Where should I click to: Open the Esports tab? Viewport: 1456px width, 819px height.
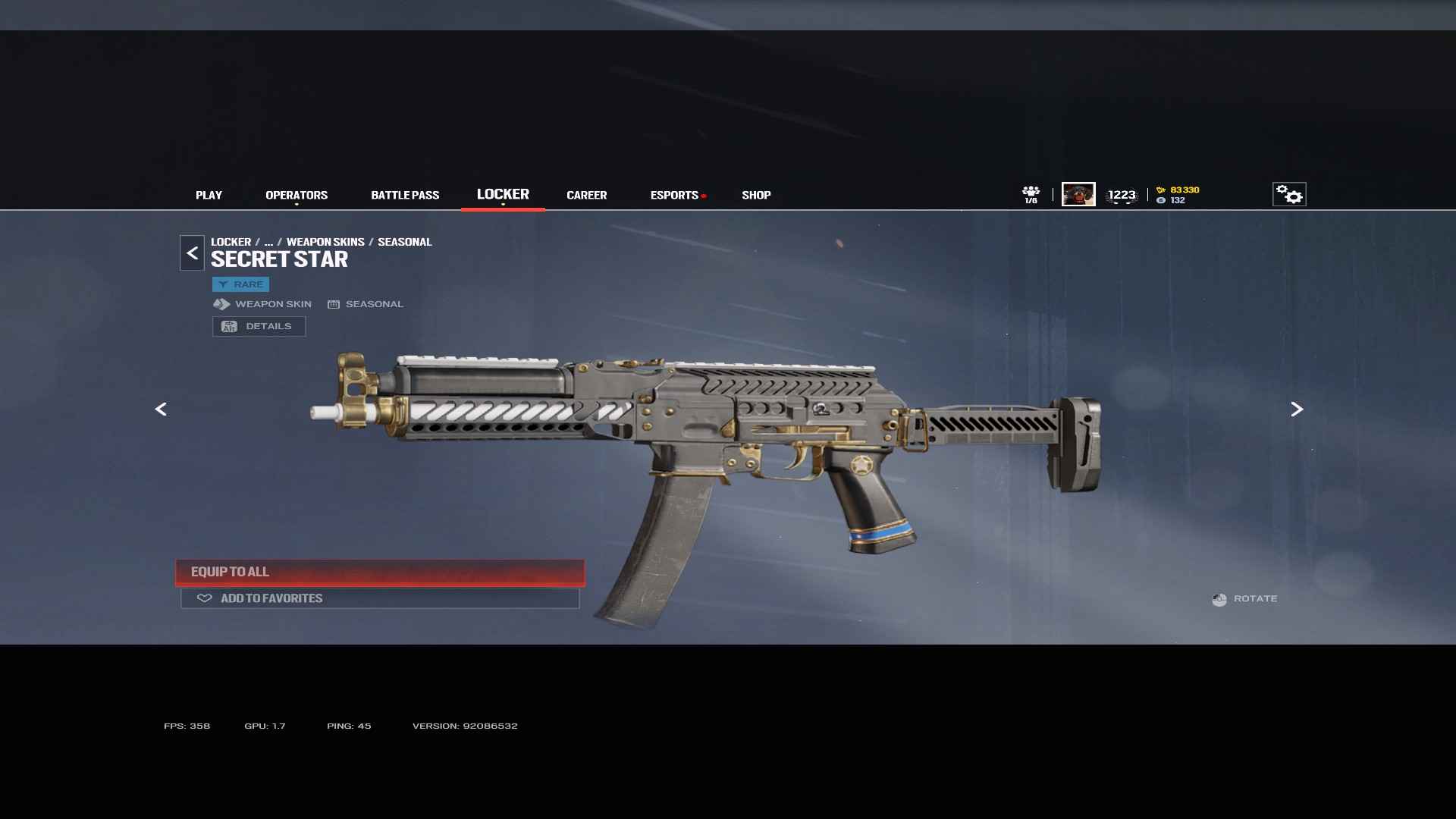(x=674, y=195)
